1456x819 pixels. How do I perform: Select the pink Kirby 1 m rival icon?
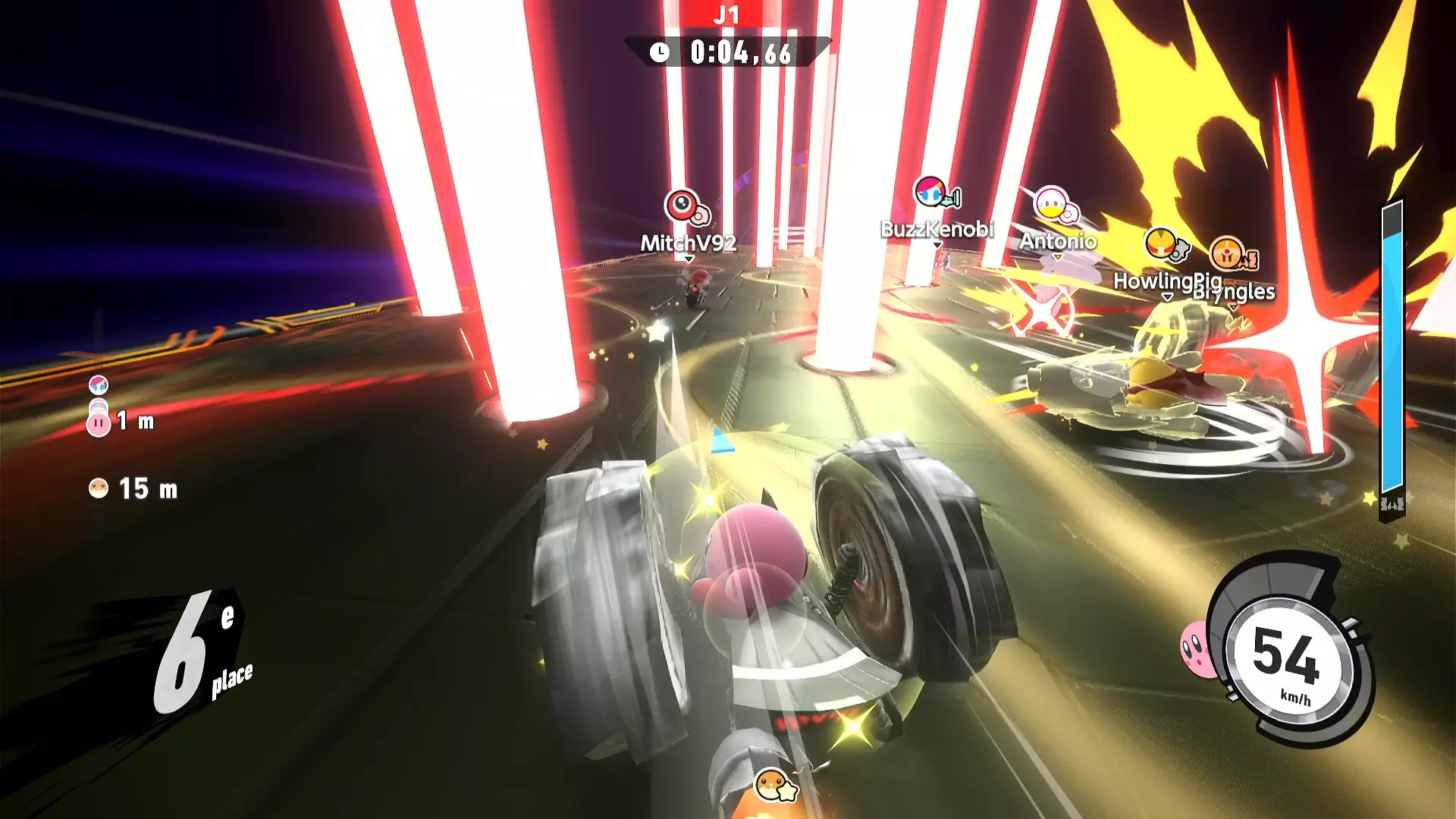tap(99, 423)
